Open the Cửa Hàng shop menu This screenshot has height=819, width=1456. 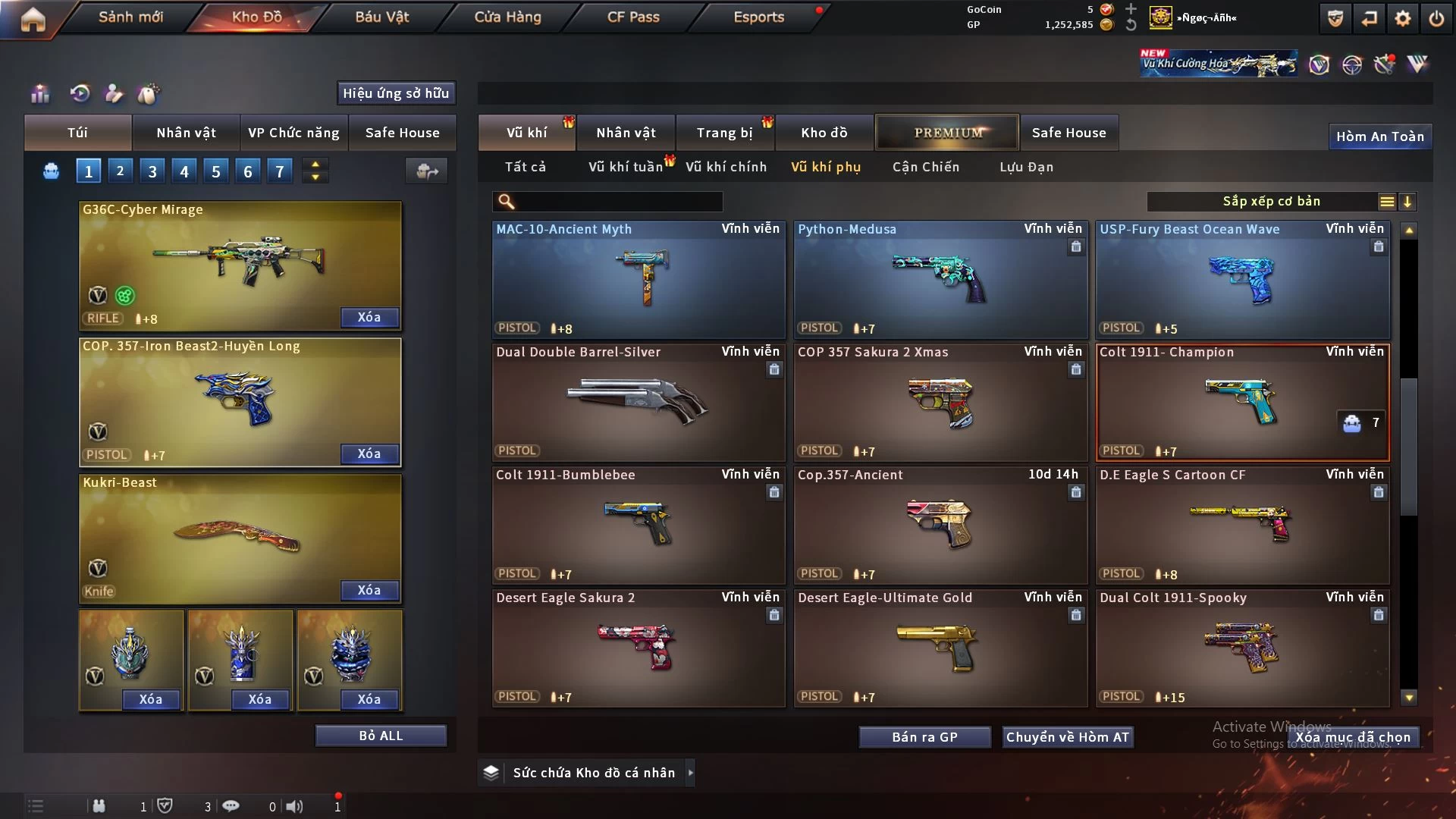(x=507, y=17)
